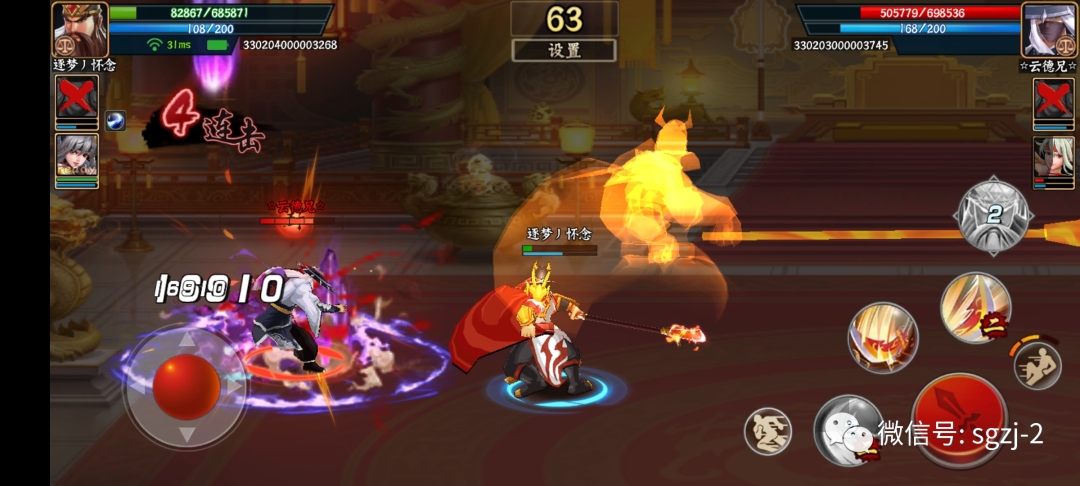Screen dimensions: 1080x486
Task: Select the opponent's white-haired reserve portrait
Action: [x=1053, y=160]
